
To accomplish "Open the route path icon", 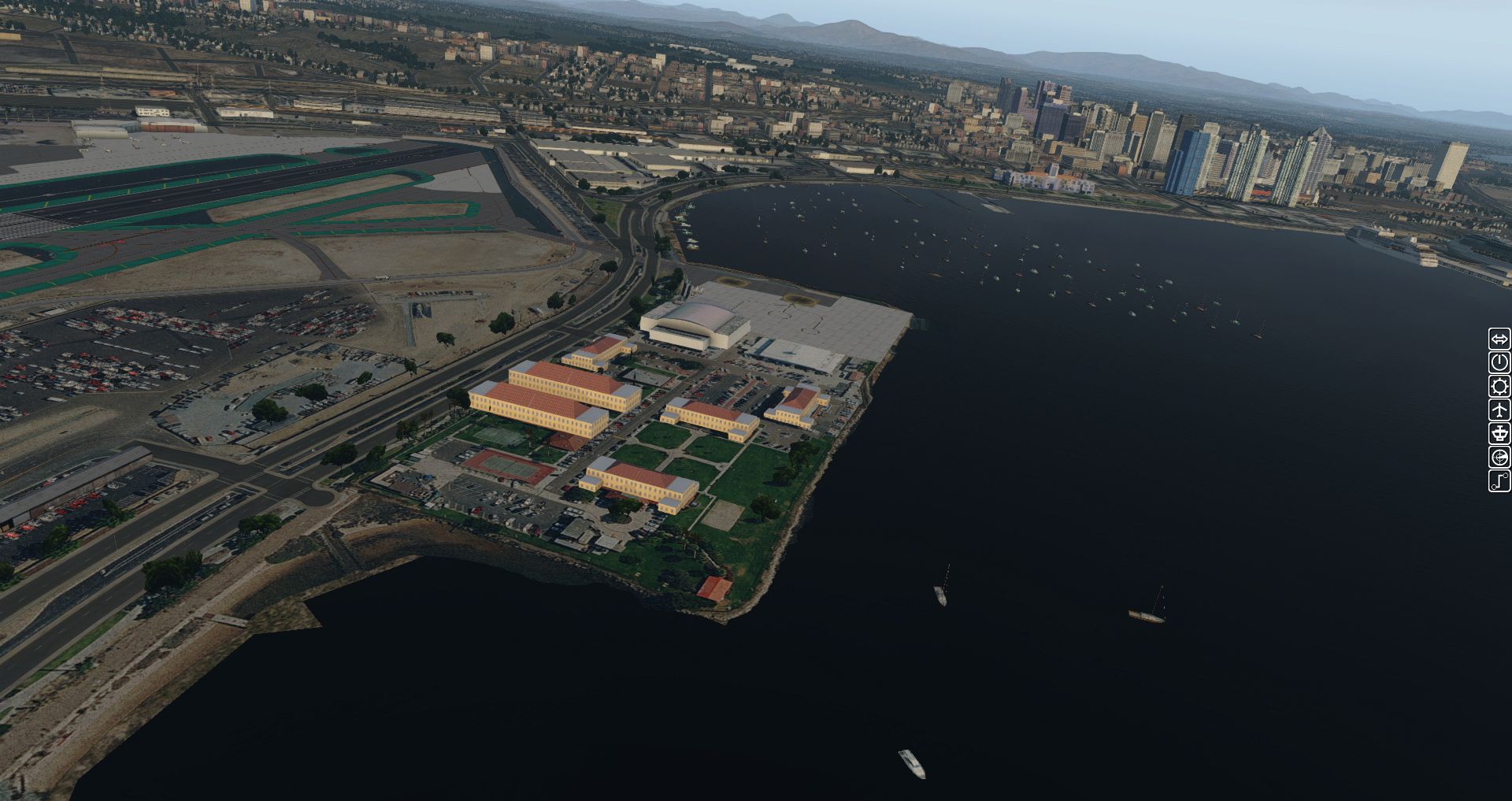I will click(x=1499, y=481).
